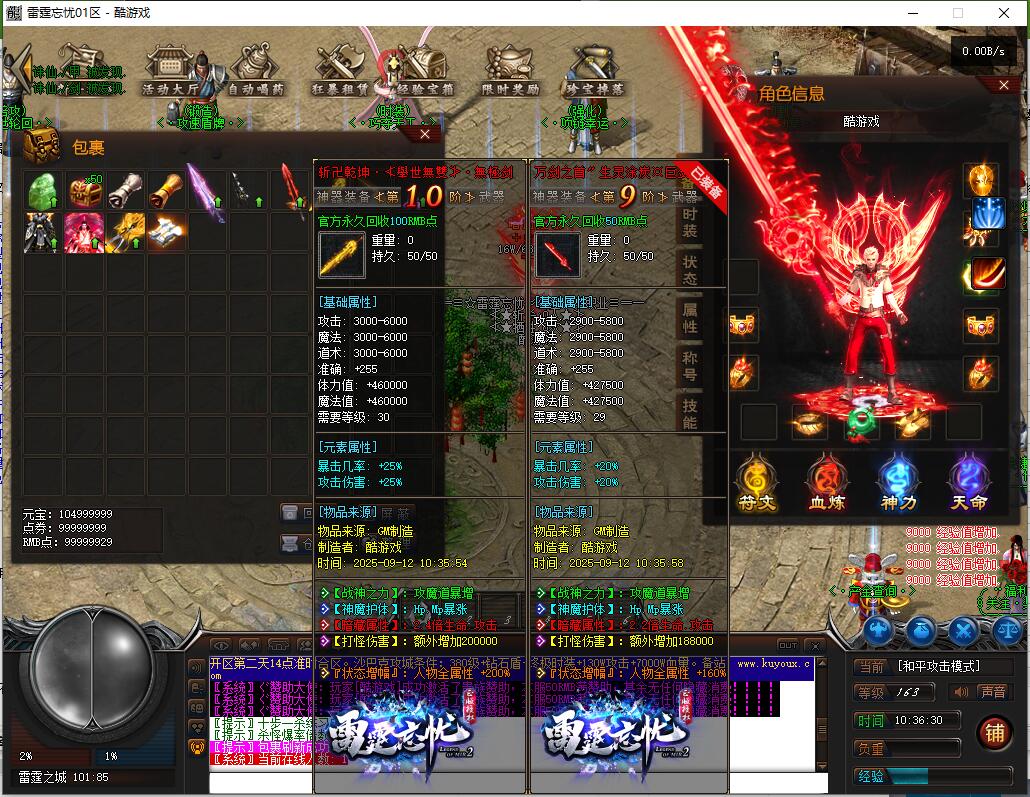
Task: Open the 铺 shop button
Action: tap(993, 731)
